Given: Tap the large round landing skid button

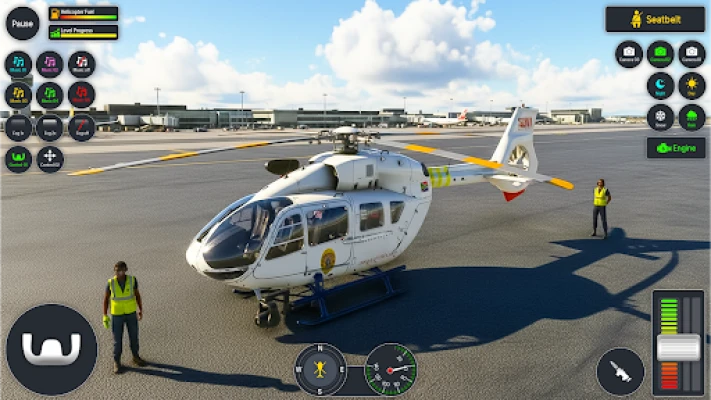Looking at the screenshot, I should point(51,349).
